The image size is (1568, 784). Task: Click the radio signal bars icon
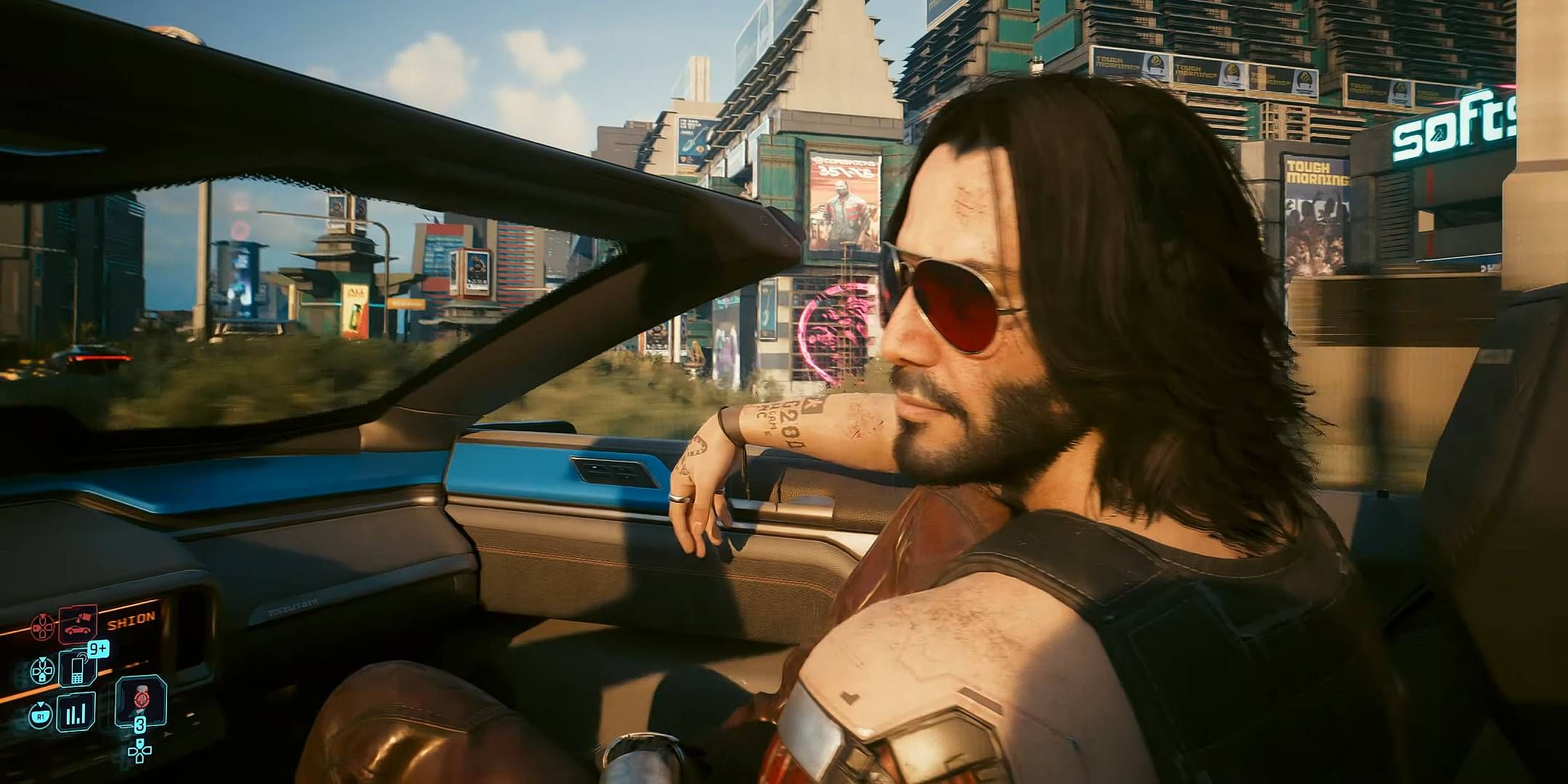pos(75,711)
